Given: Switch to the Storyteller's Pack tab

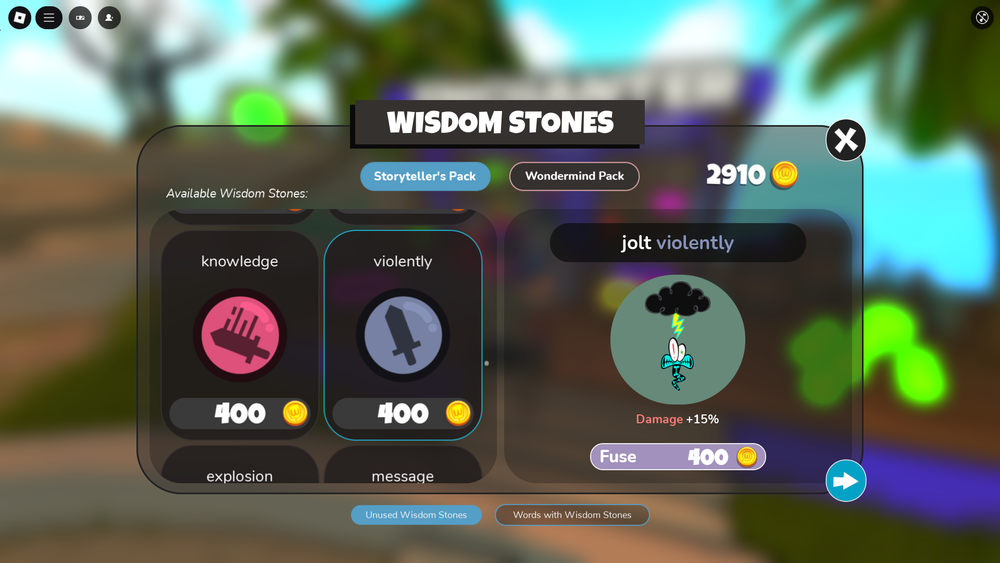Looking at the screenshot, I should (425, 176).
